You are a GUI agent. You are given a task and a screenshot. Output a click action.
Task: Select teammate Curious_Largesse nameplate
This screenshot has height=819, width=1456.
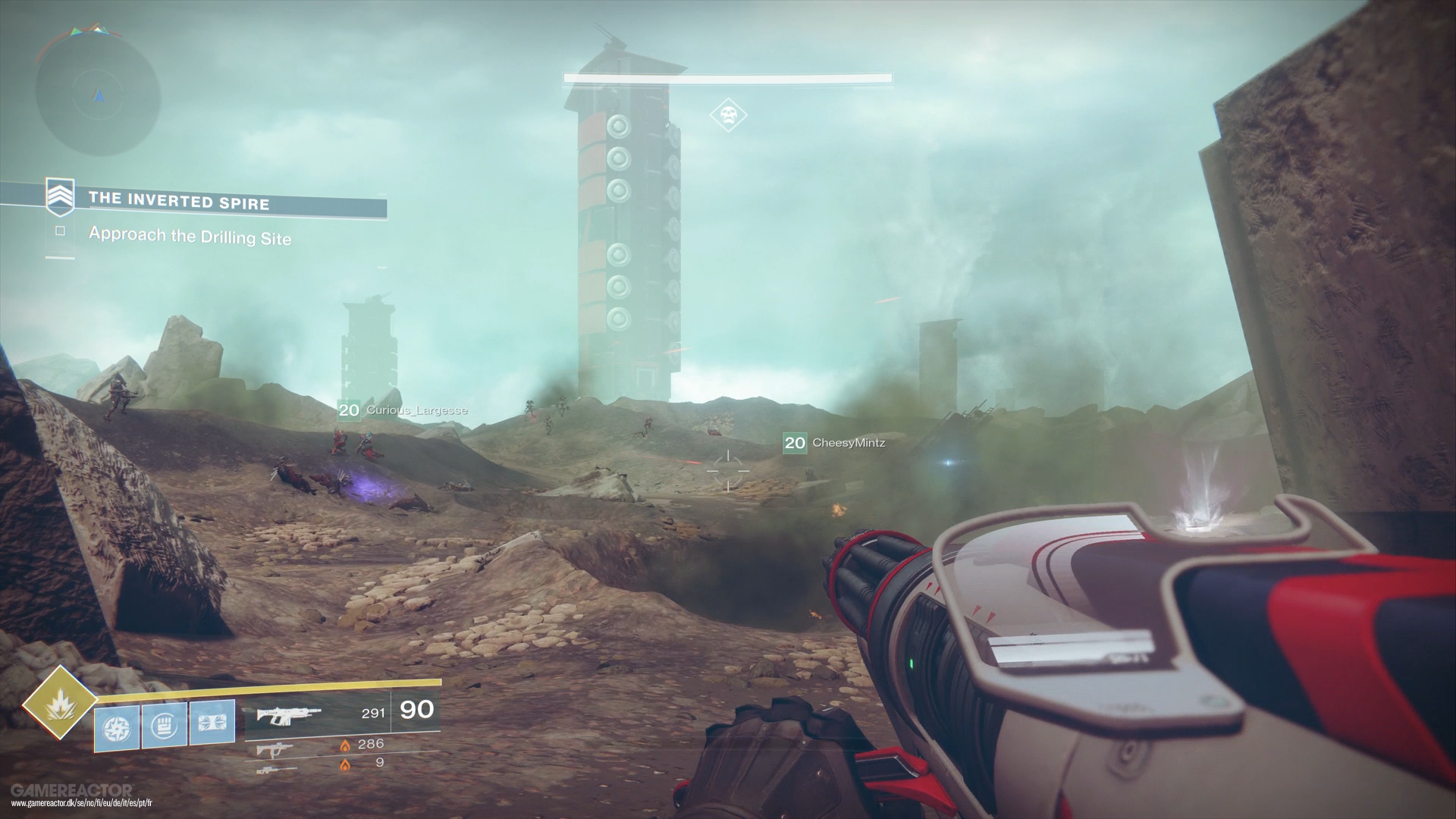403,411
